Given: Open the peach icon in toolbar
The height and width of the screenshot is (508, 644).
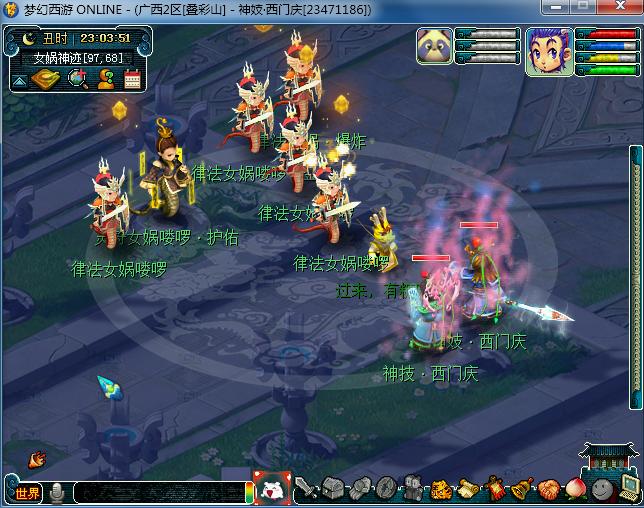Looking at the screenshot, I should (x=574, y=489).
